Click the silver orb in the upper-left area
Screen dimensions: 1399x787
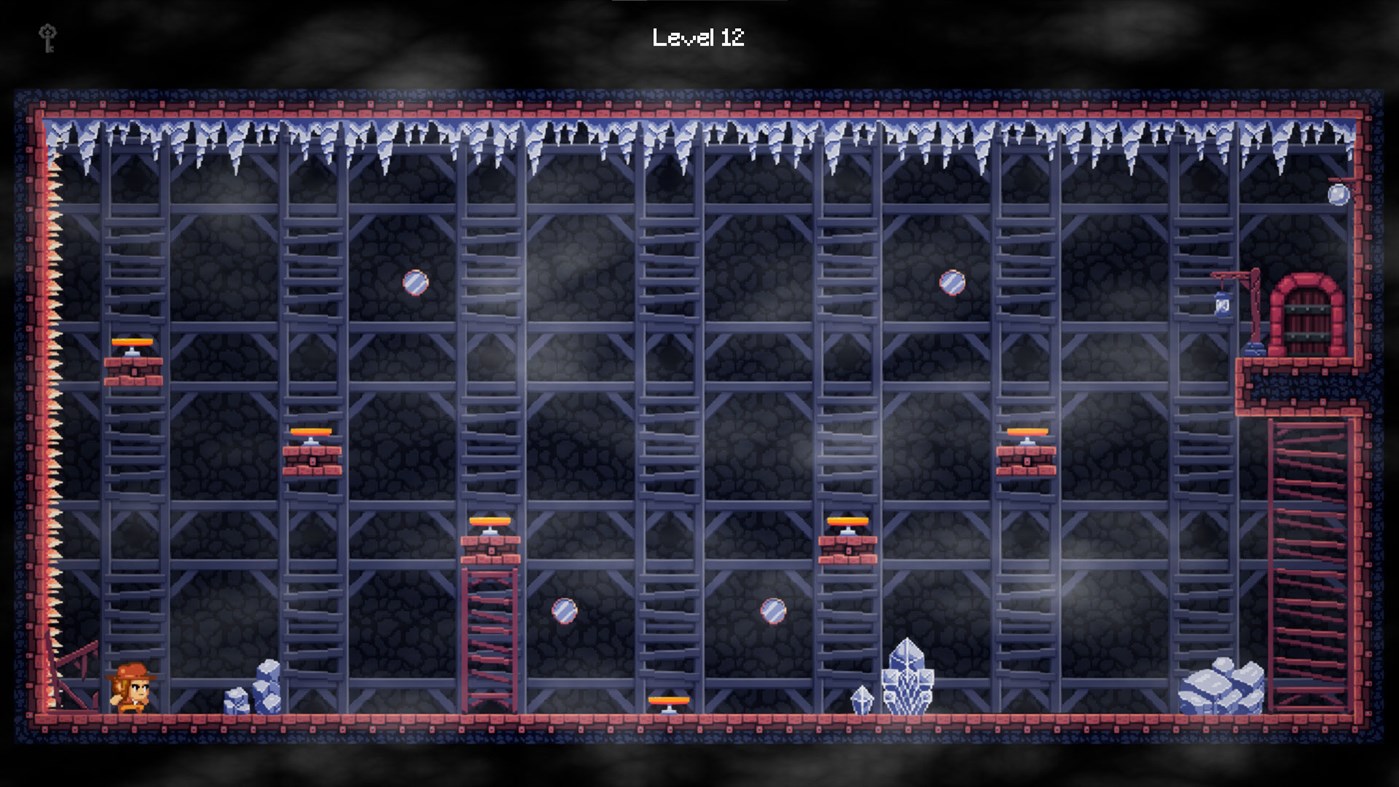pos(413,283)
